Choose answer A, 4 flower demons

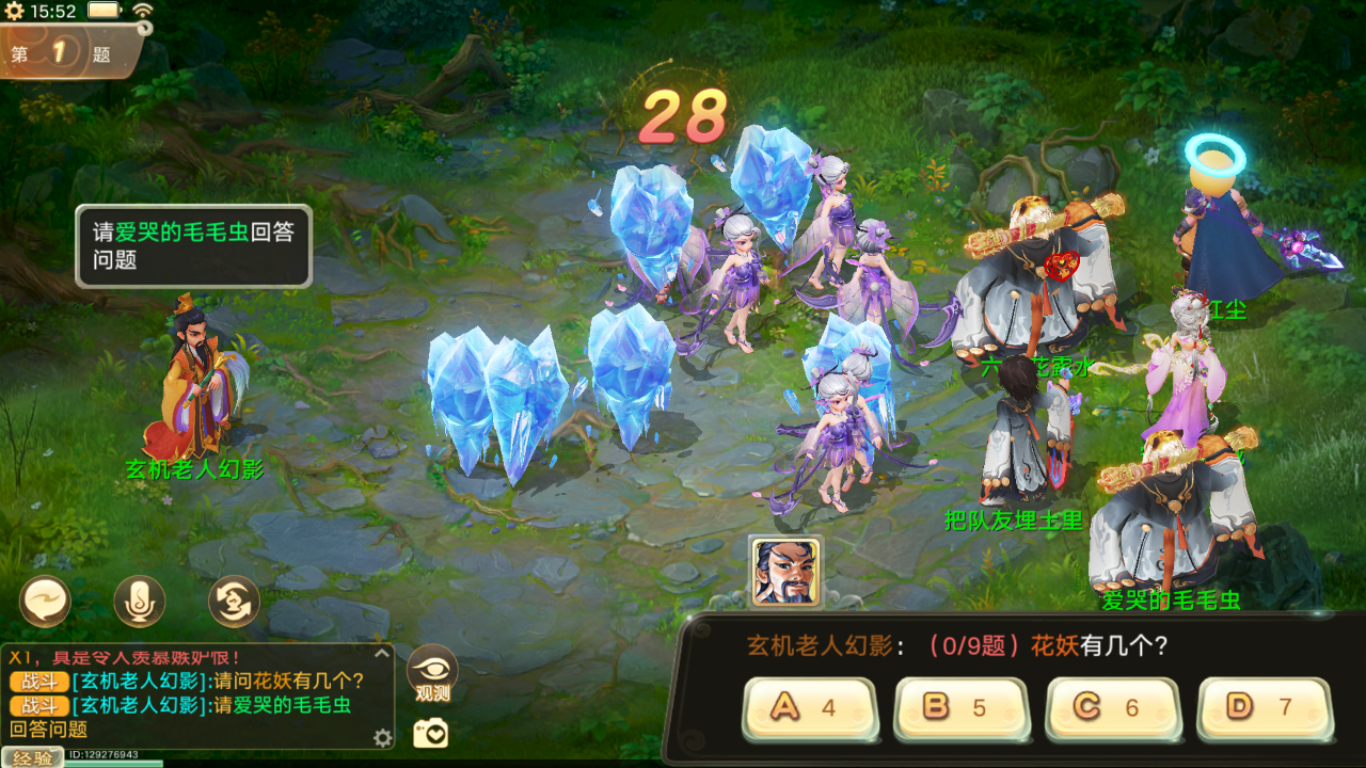pyautogui.click(x=810, y=708)
